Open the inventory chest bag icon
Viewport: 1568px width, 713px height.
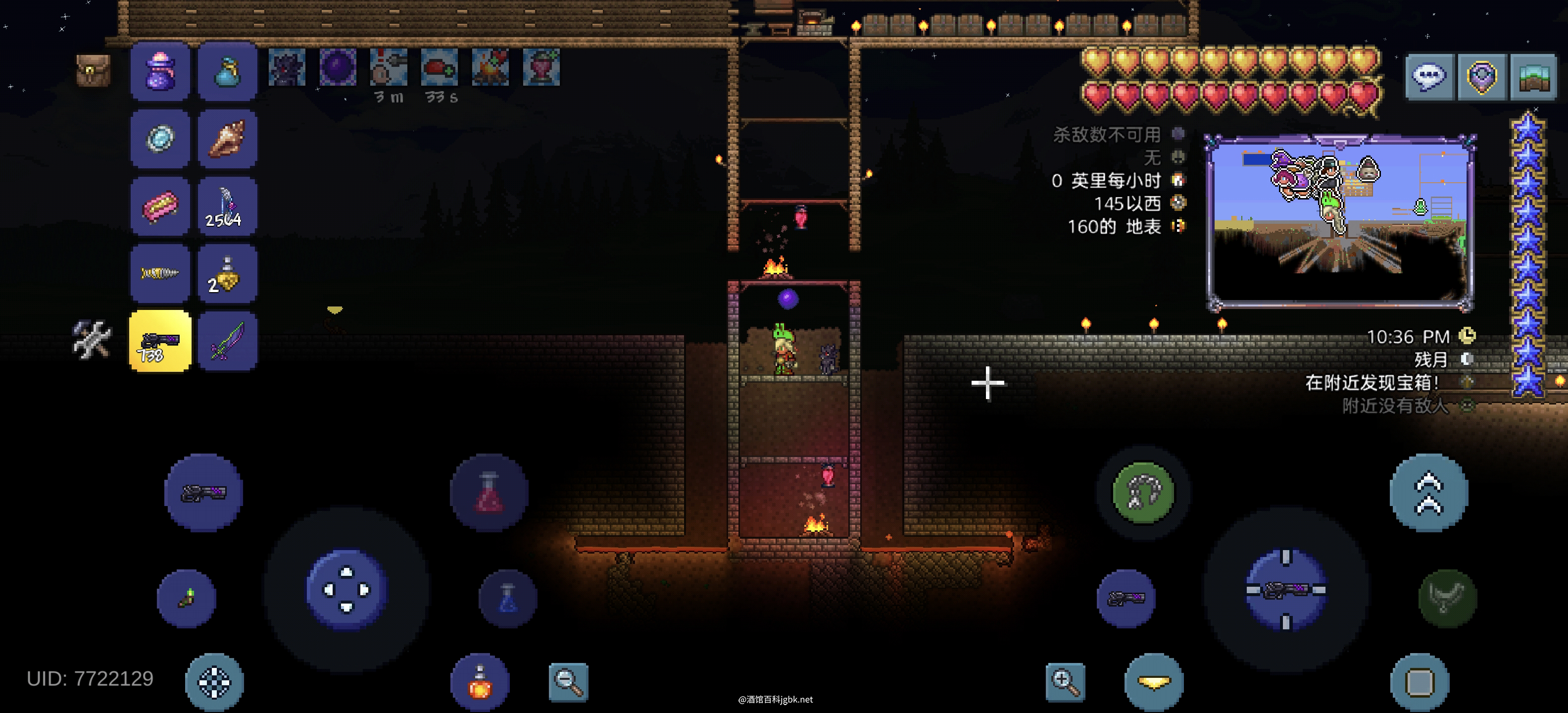pyautogui.click(x=93, y=71)
